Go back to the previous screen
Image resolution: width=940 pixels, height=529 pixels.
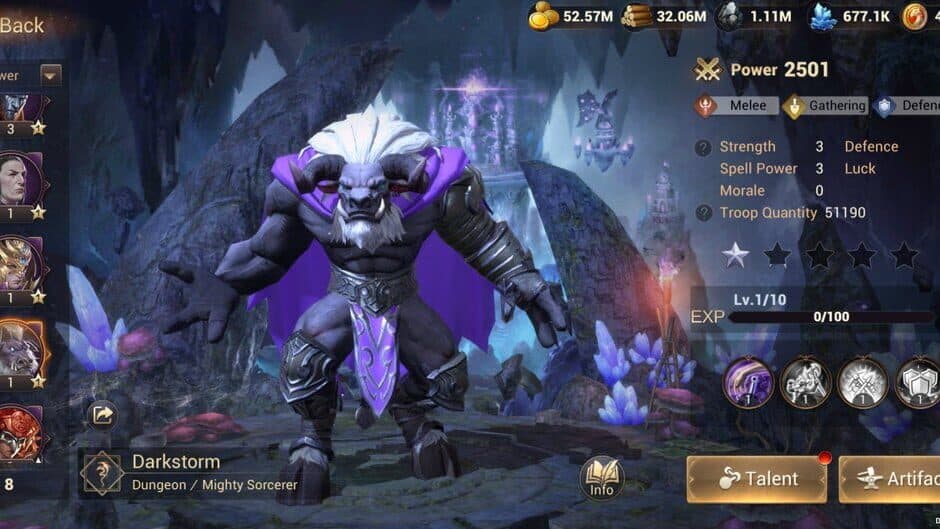pyautogui.click(x=22, y=25)
